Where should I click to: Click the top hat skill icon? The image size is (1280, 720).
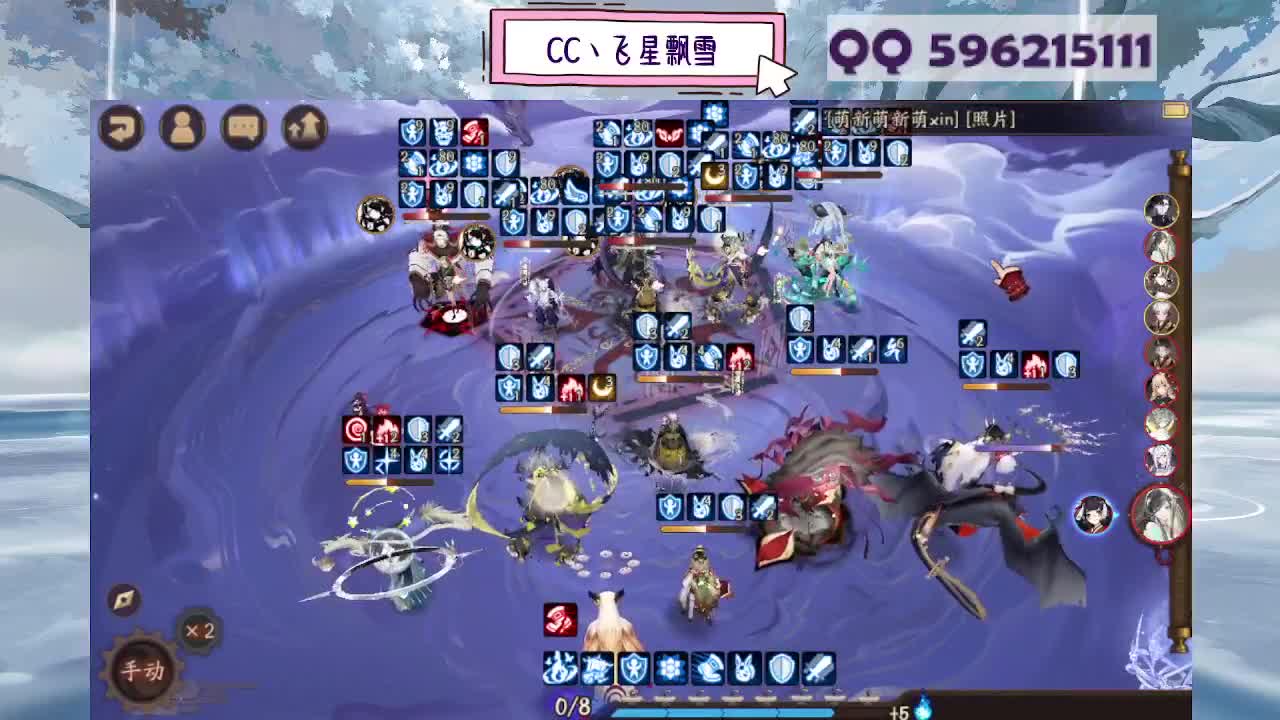[708, 667]
